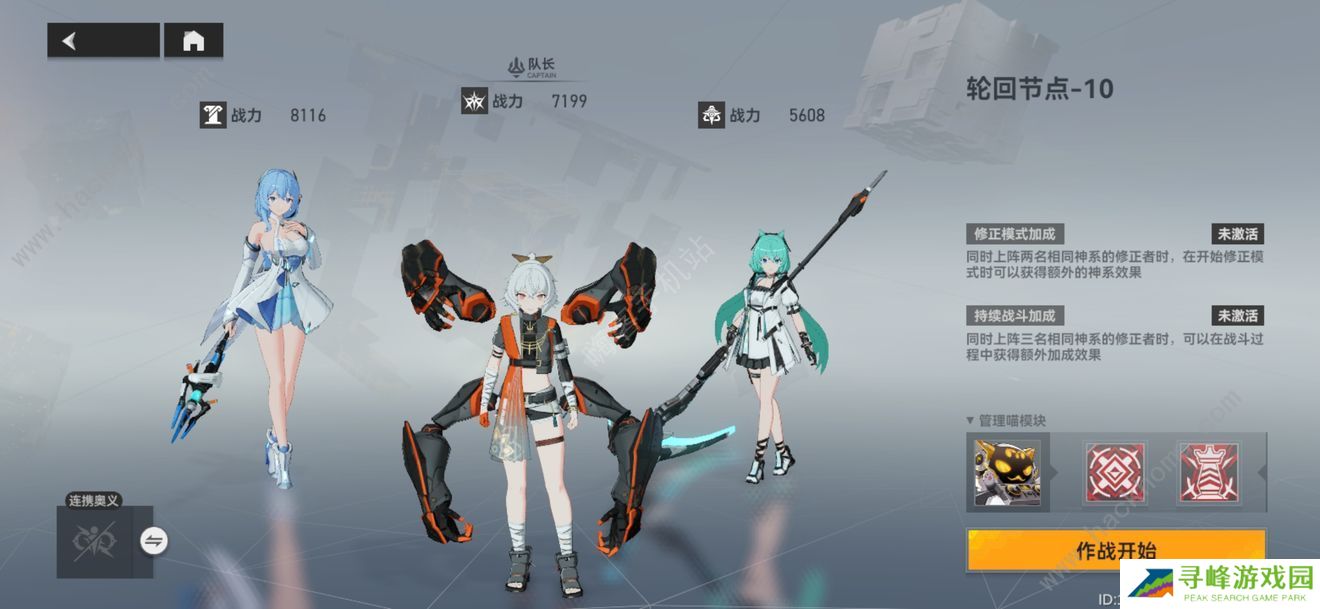Choose the red diamond target module
This screenshot has height=609, width=1320.
[1114, 472]
